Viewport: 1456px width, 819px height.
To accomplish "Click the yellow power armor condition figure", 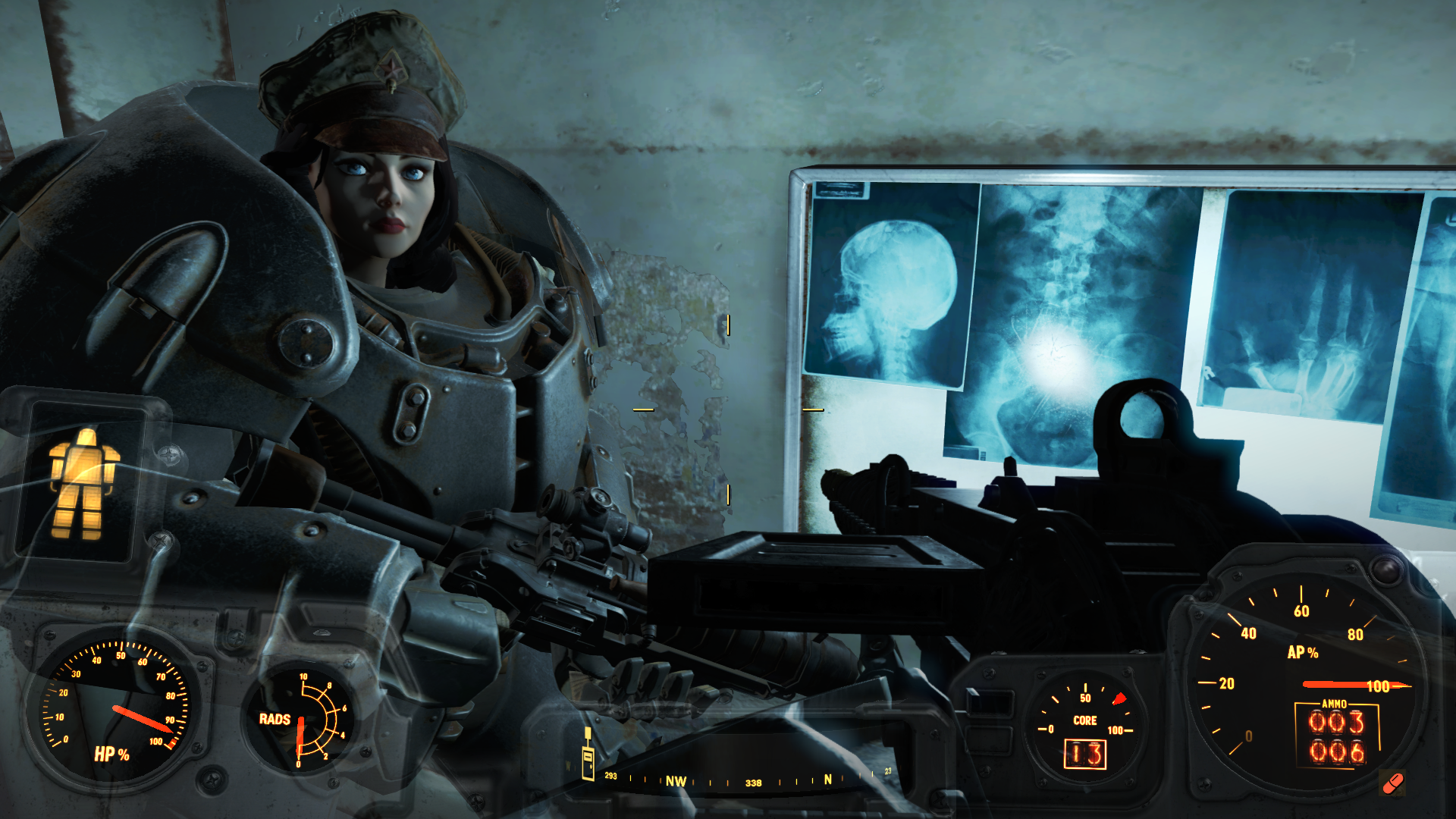I will (83, 483).
